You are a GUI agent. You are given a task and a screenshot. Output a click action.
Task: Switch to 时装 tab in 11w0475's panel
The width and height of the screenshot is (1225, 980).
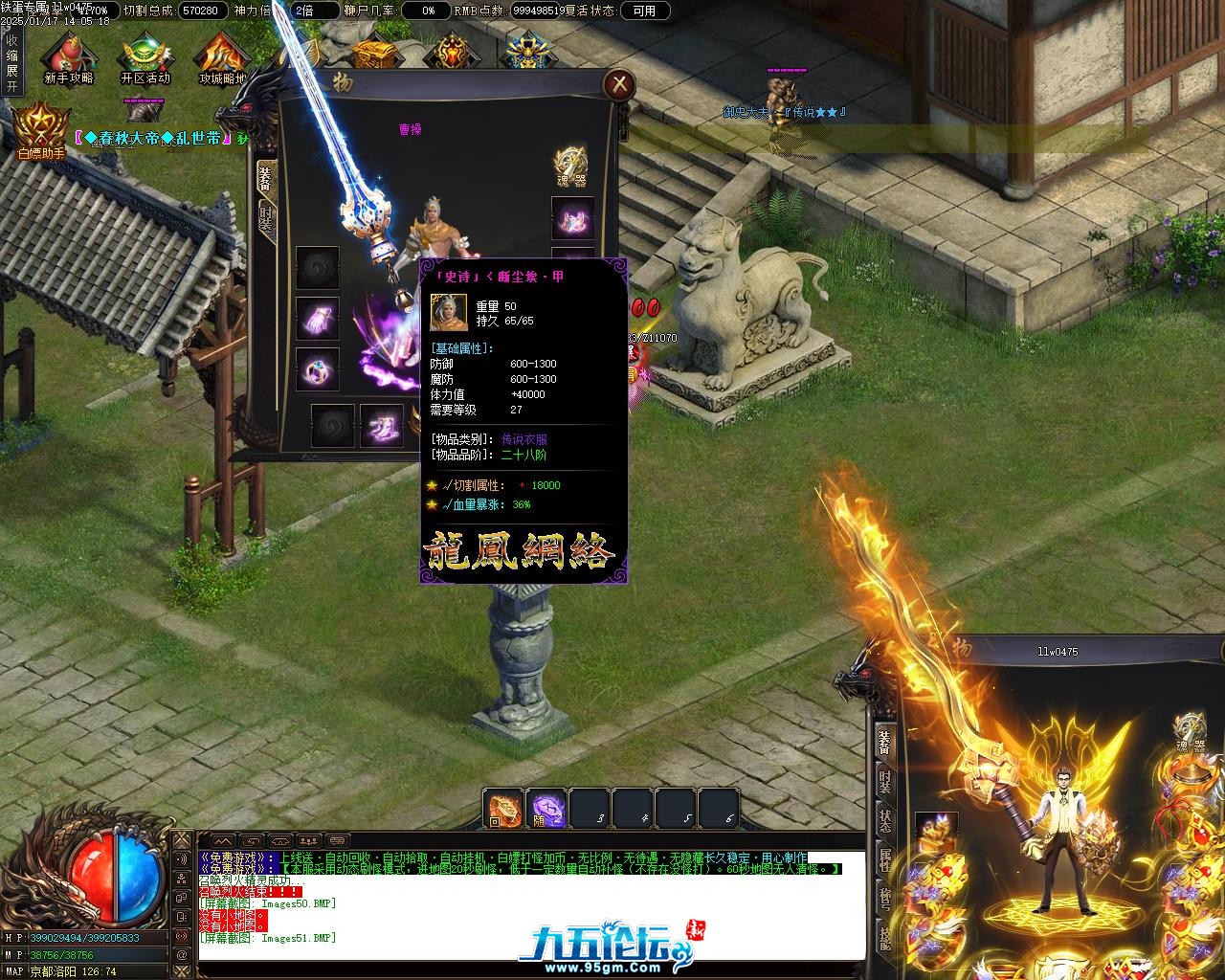pos(885,783)
